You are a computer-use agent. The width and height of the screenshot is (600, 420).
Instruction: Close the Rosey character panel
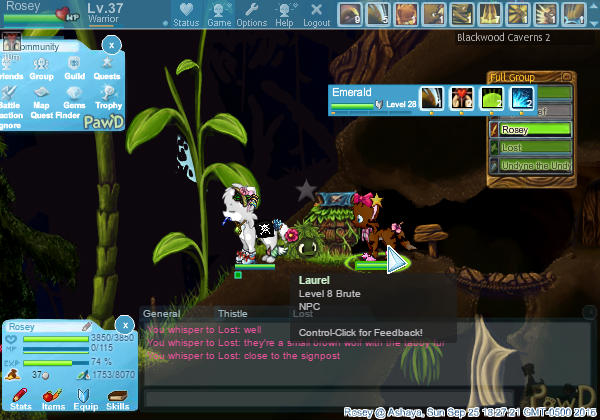click(x=124, y=325)
